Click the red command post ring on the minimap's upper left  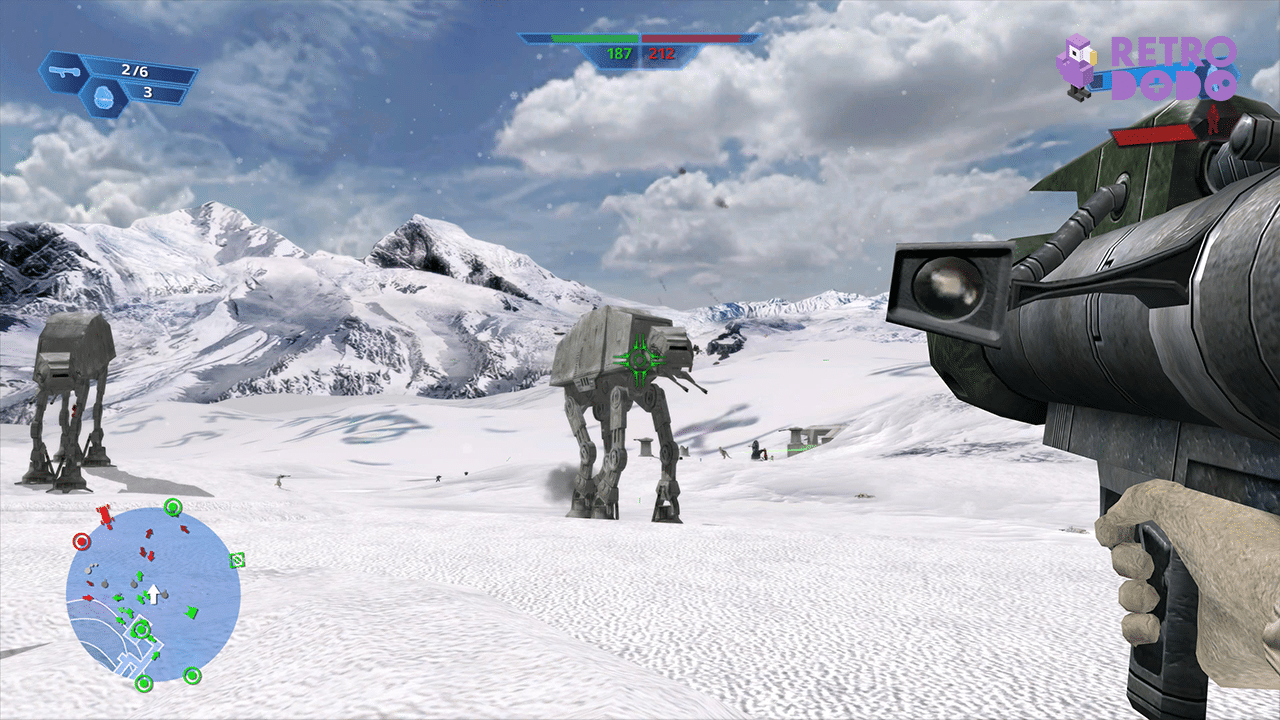click(x=81, y=540)
